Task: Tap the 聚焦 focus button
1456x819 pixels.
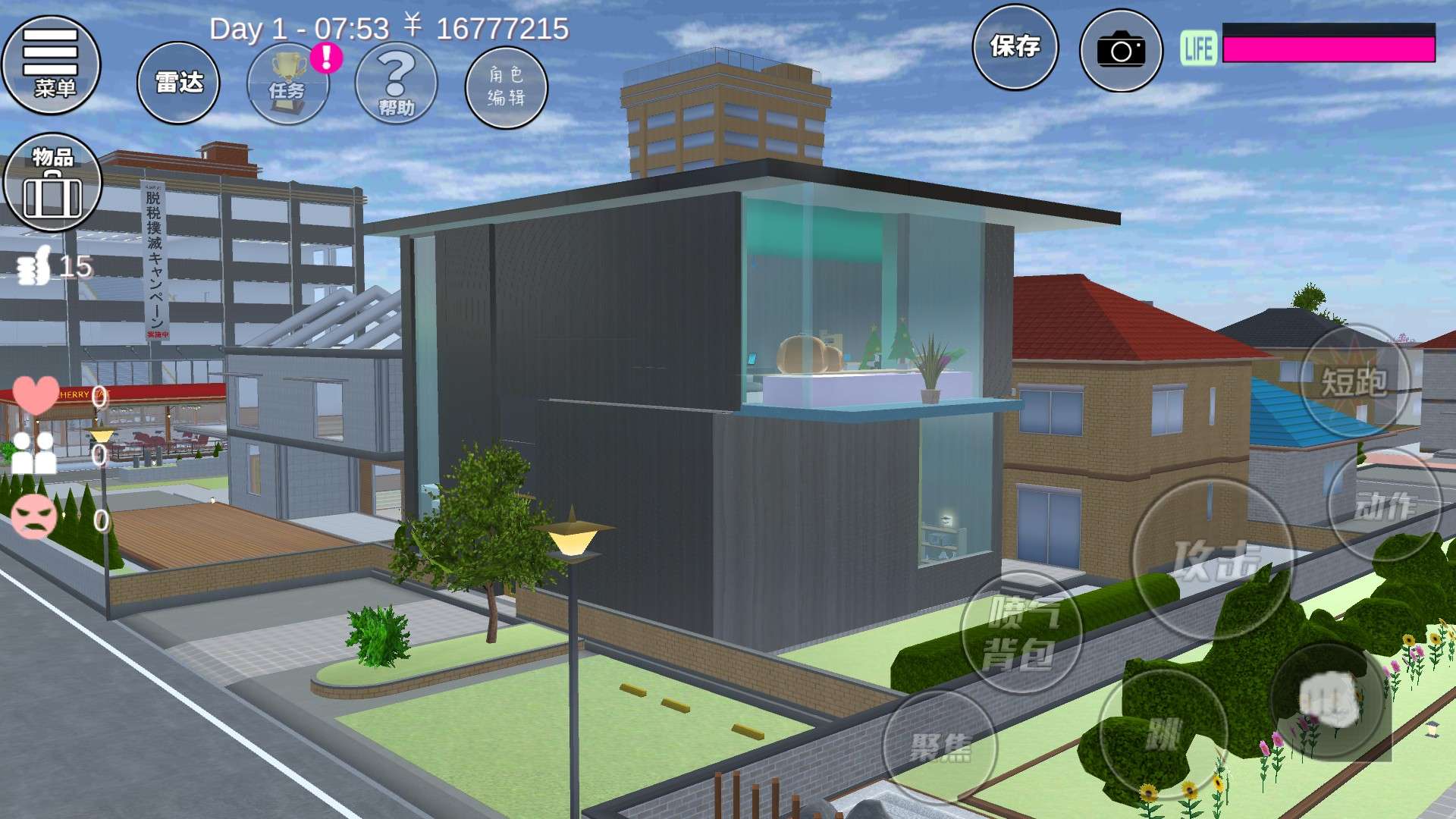Action: pyautogui.click(x=940, y=747)
